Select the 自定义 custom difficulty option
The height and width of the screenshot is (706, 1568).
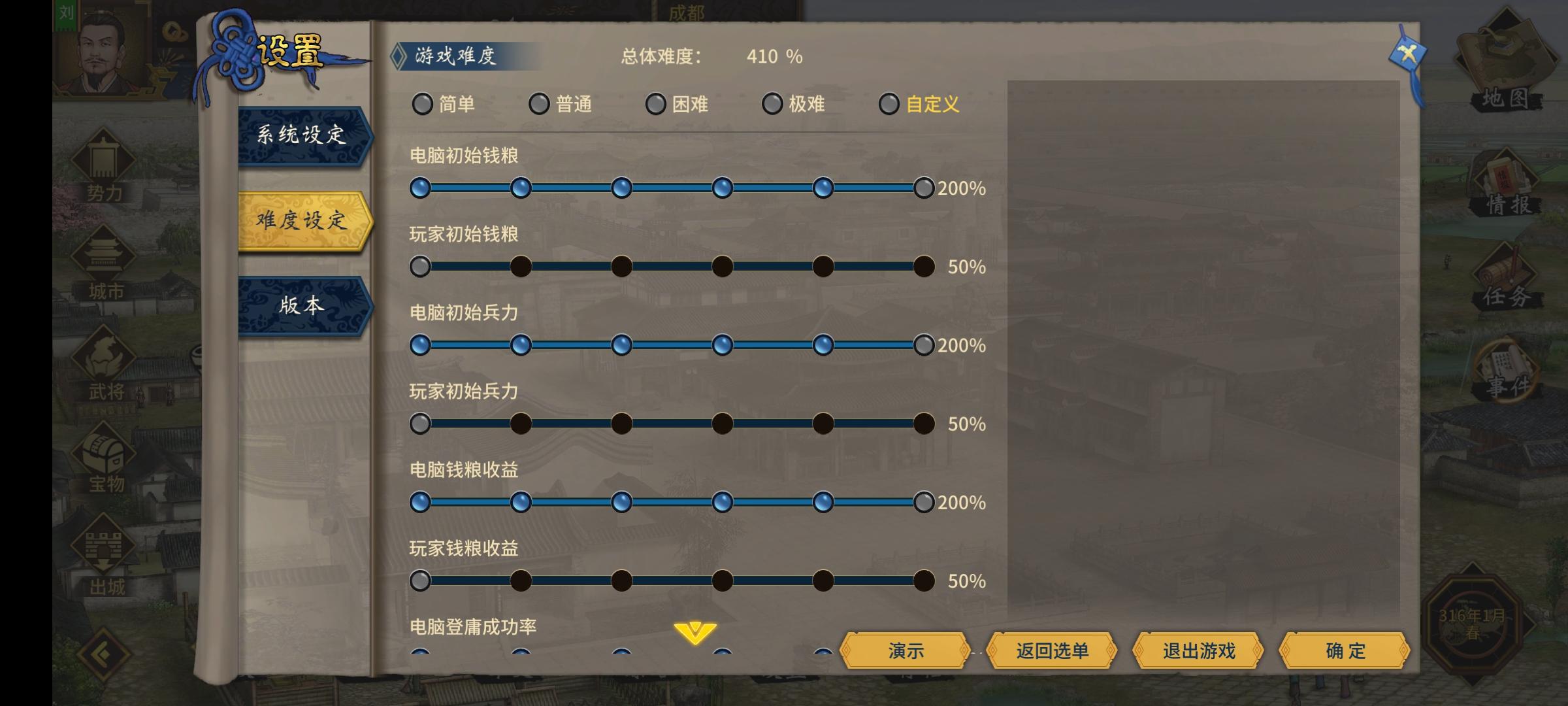pos(889,104)
